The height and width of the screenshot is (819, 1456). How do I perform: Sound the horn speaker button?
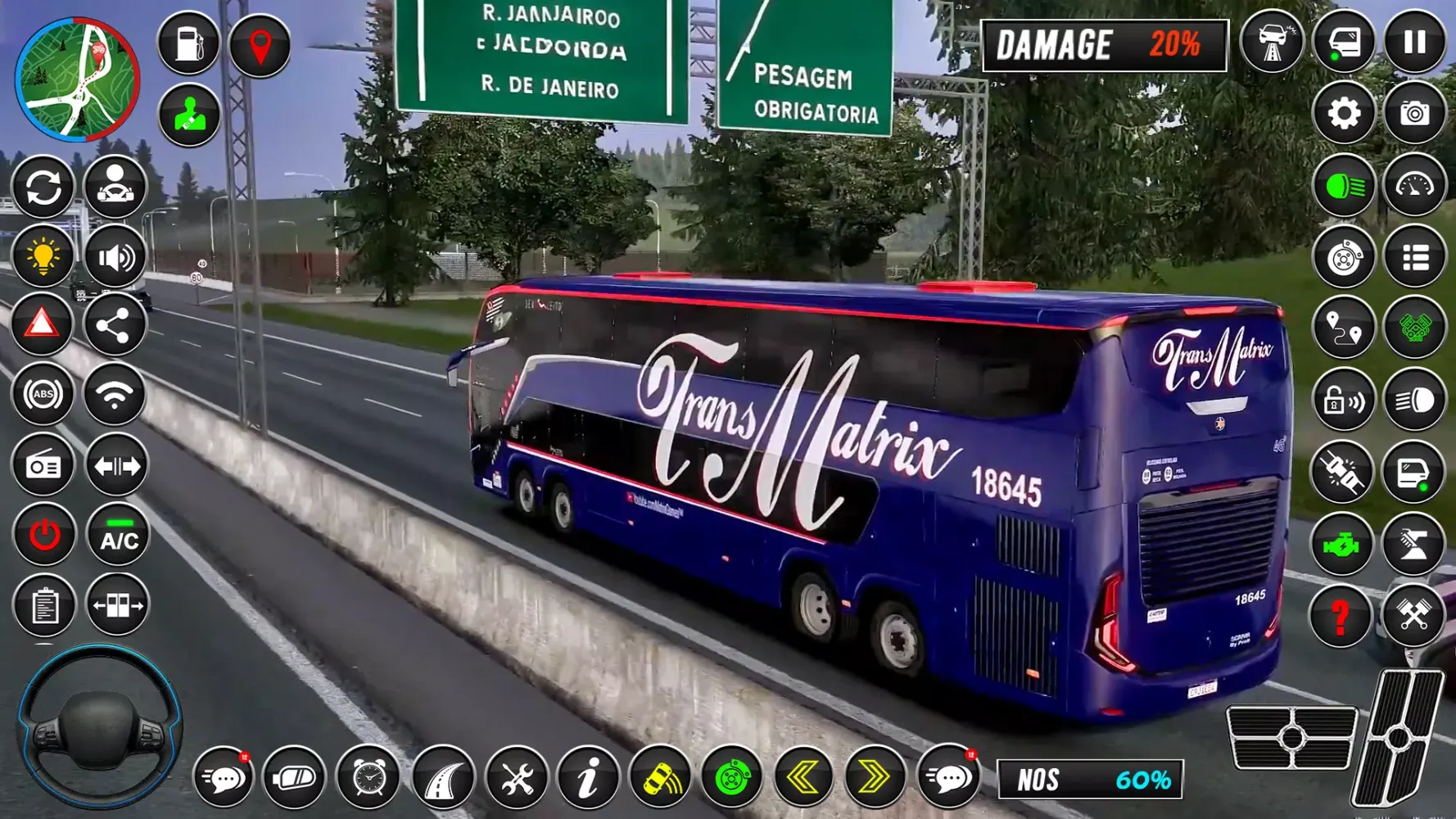[x=115, y=256]
